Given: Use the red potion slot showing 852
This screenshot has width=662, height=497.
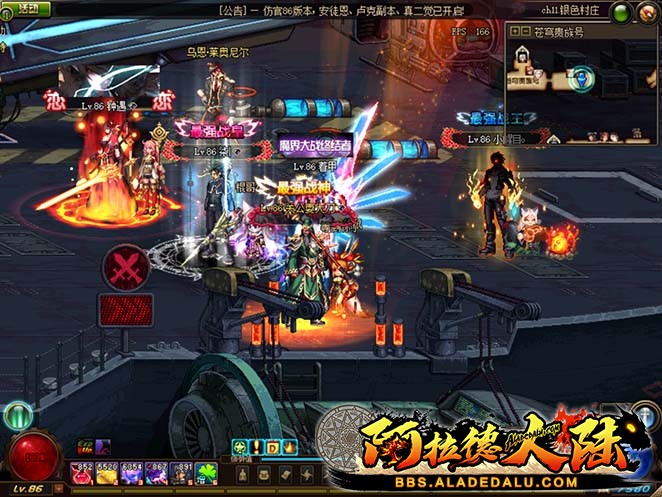Looking at the screenshot, I should [82, 473].
